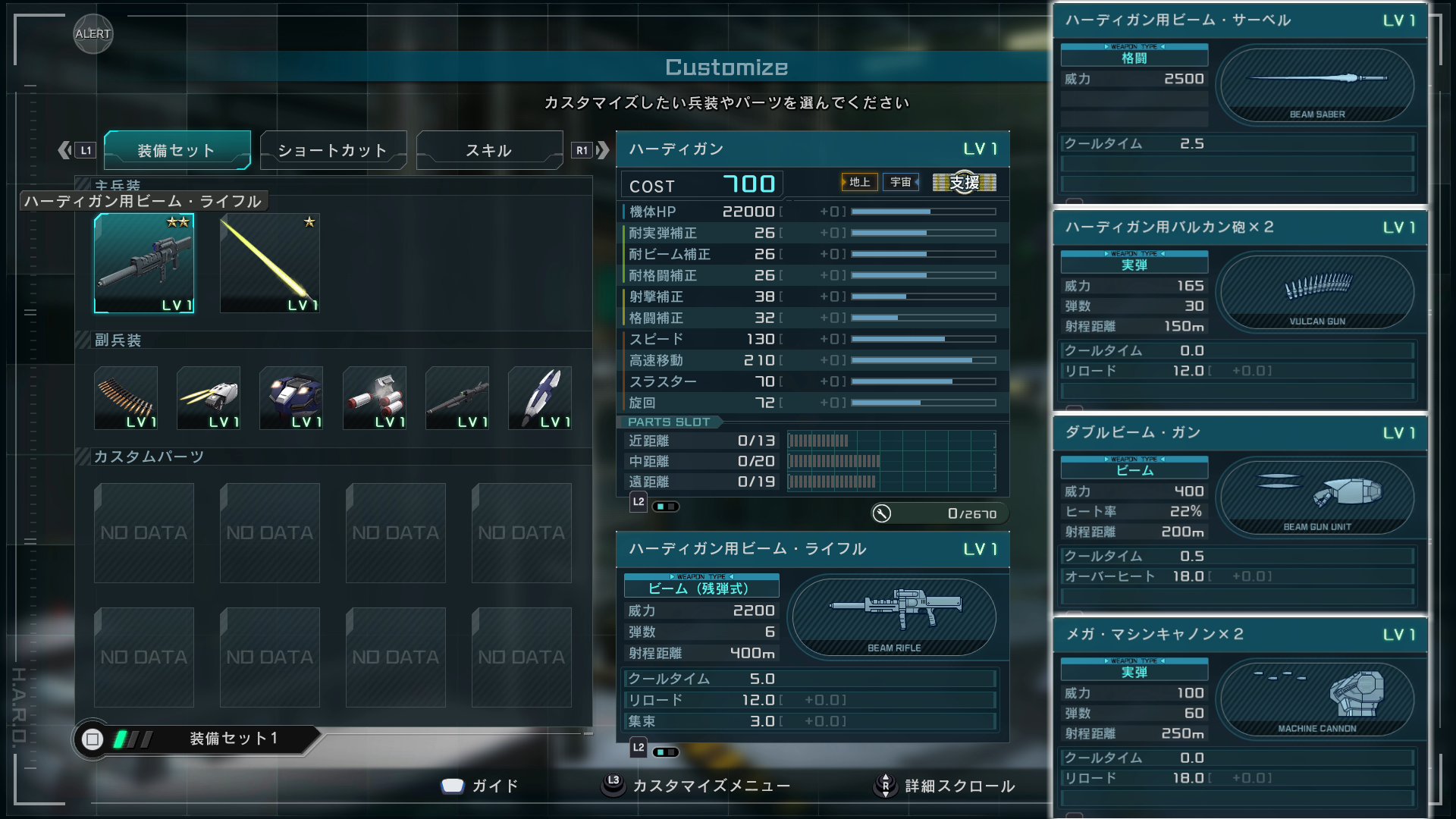This screenshot has width=1456, height=819.
Task: Select the ハーディガン用ビーム・サーベル weapon panel
Action: [x=1240, y=20]
